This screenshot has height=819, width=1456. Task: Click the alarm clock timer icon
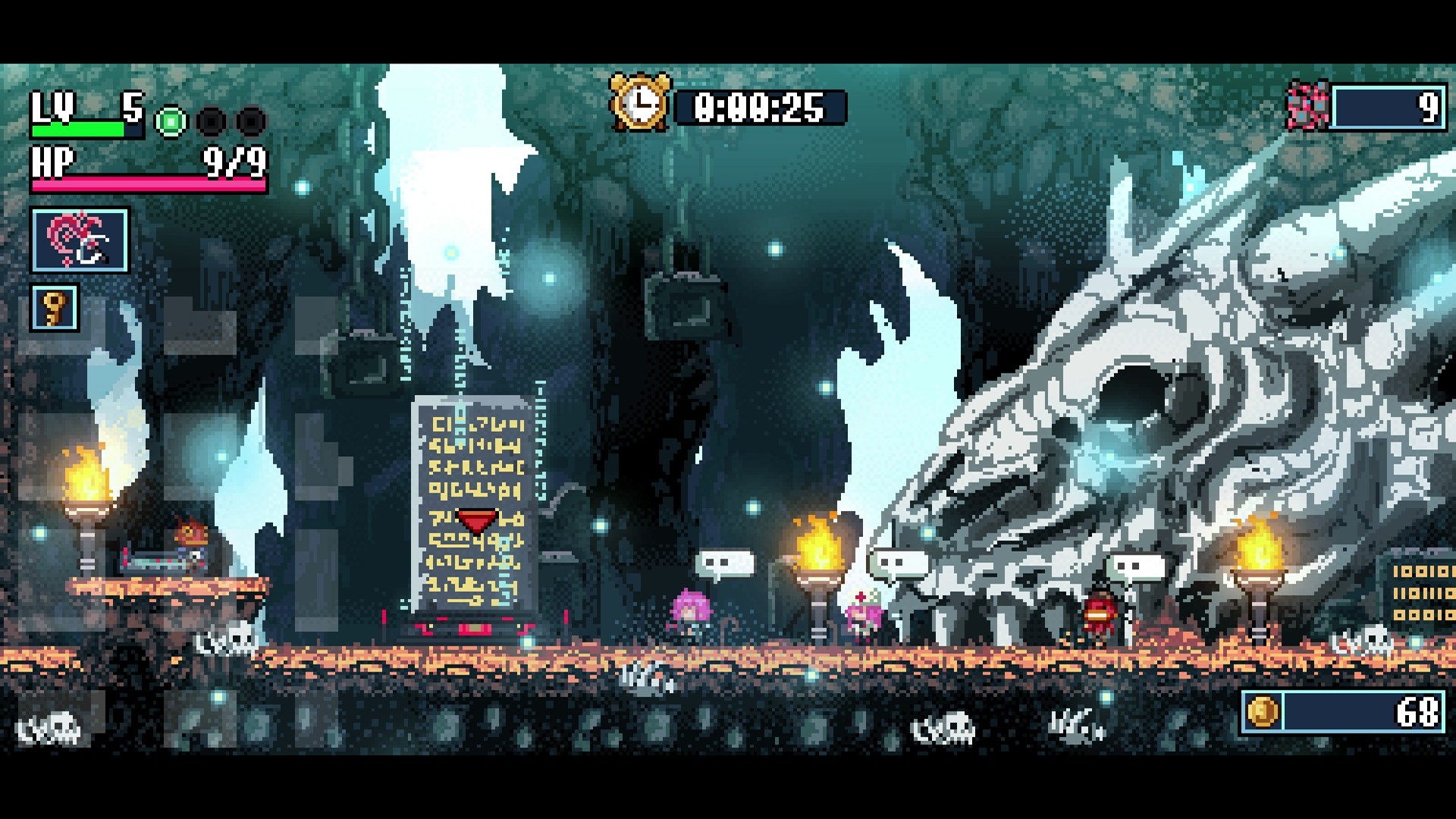(639, 101)
